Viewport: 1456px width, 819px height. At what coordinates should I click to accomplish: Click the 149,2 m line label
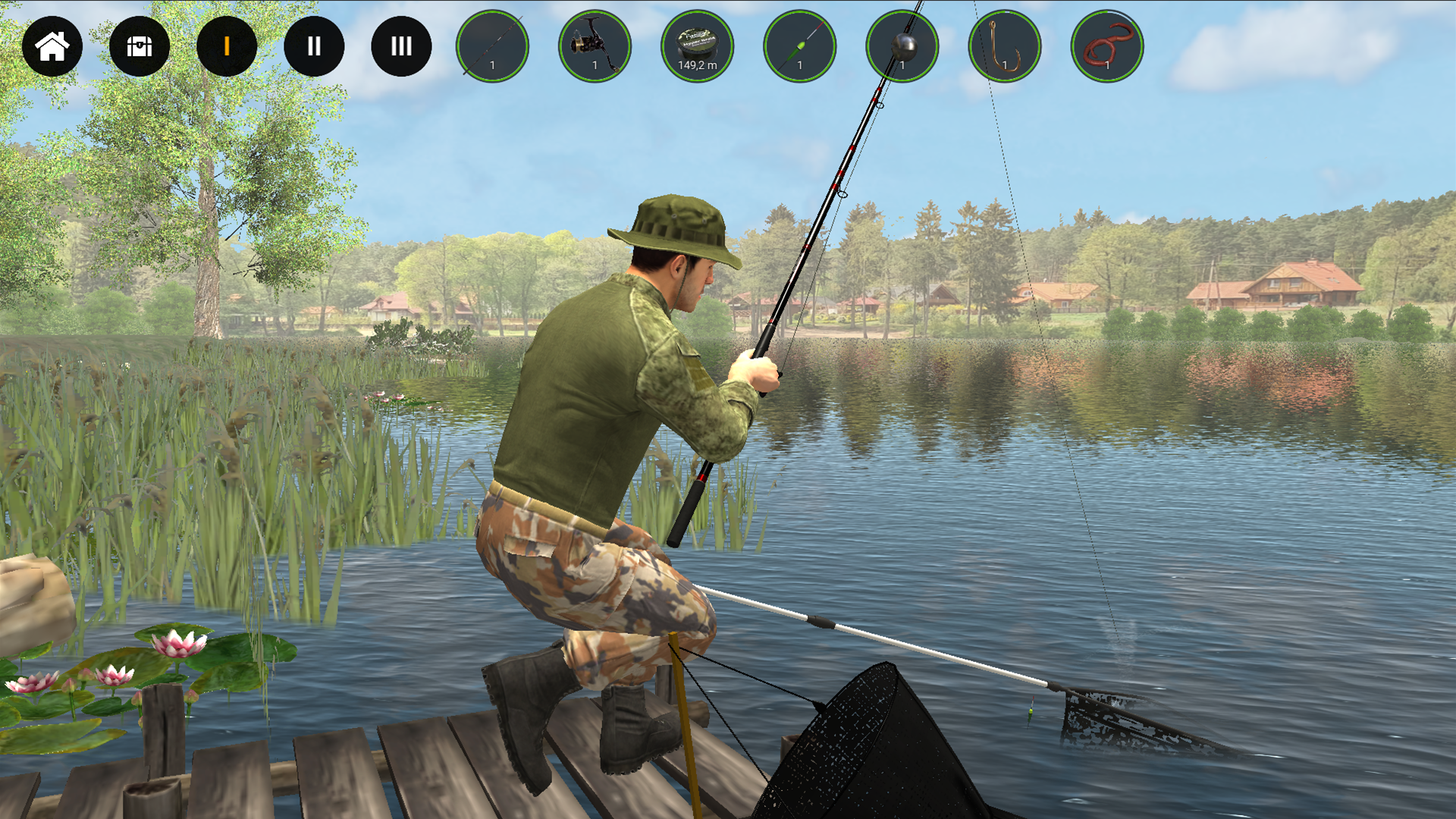point(697,64)
